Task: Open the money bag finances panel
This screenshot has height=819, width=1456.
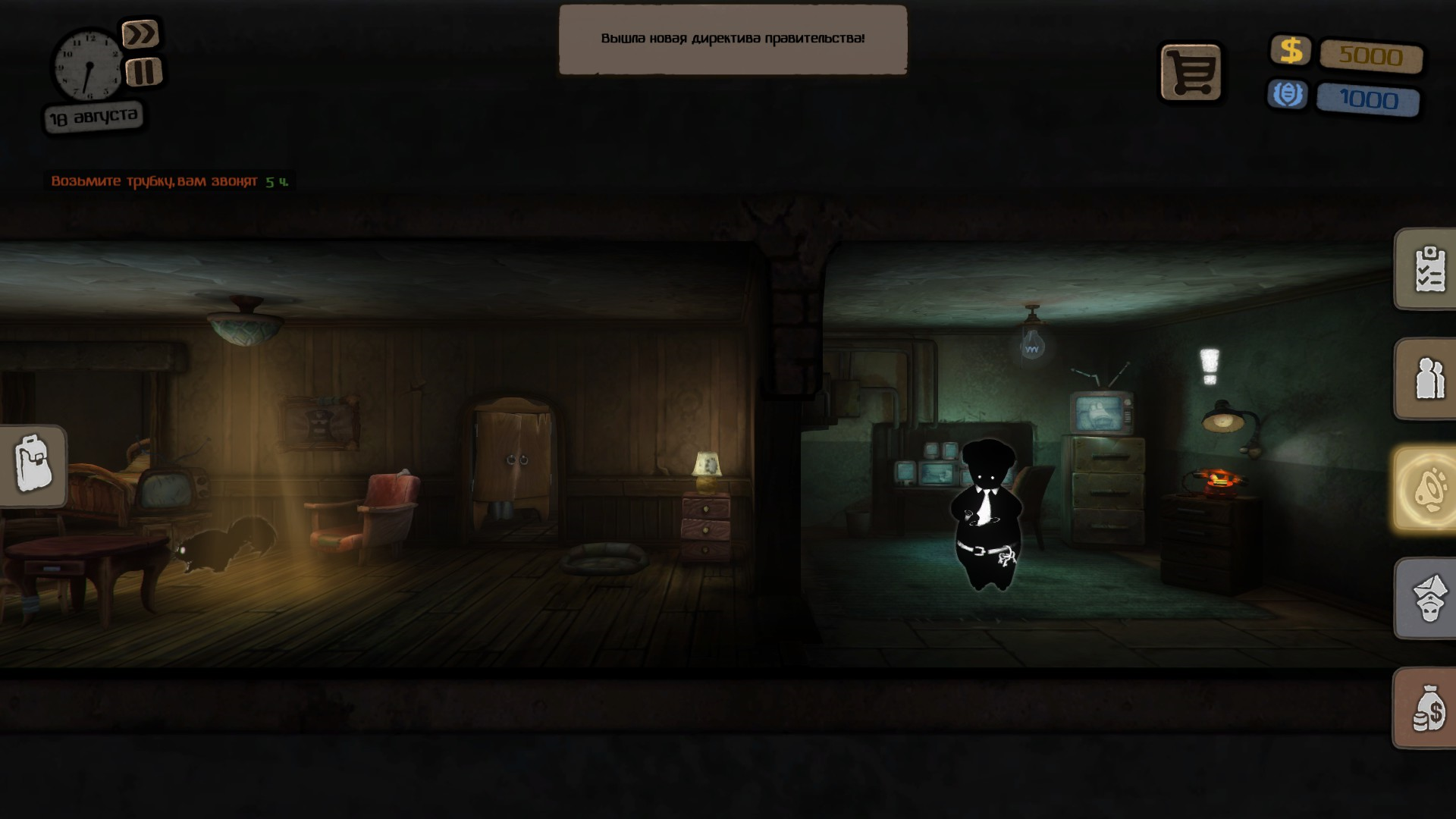Action: coord(1428,708)
